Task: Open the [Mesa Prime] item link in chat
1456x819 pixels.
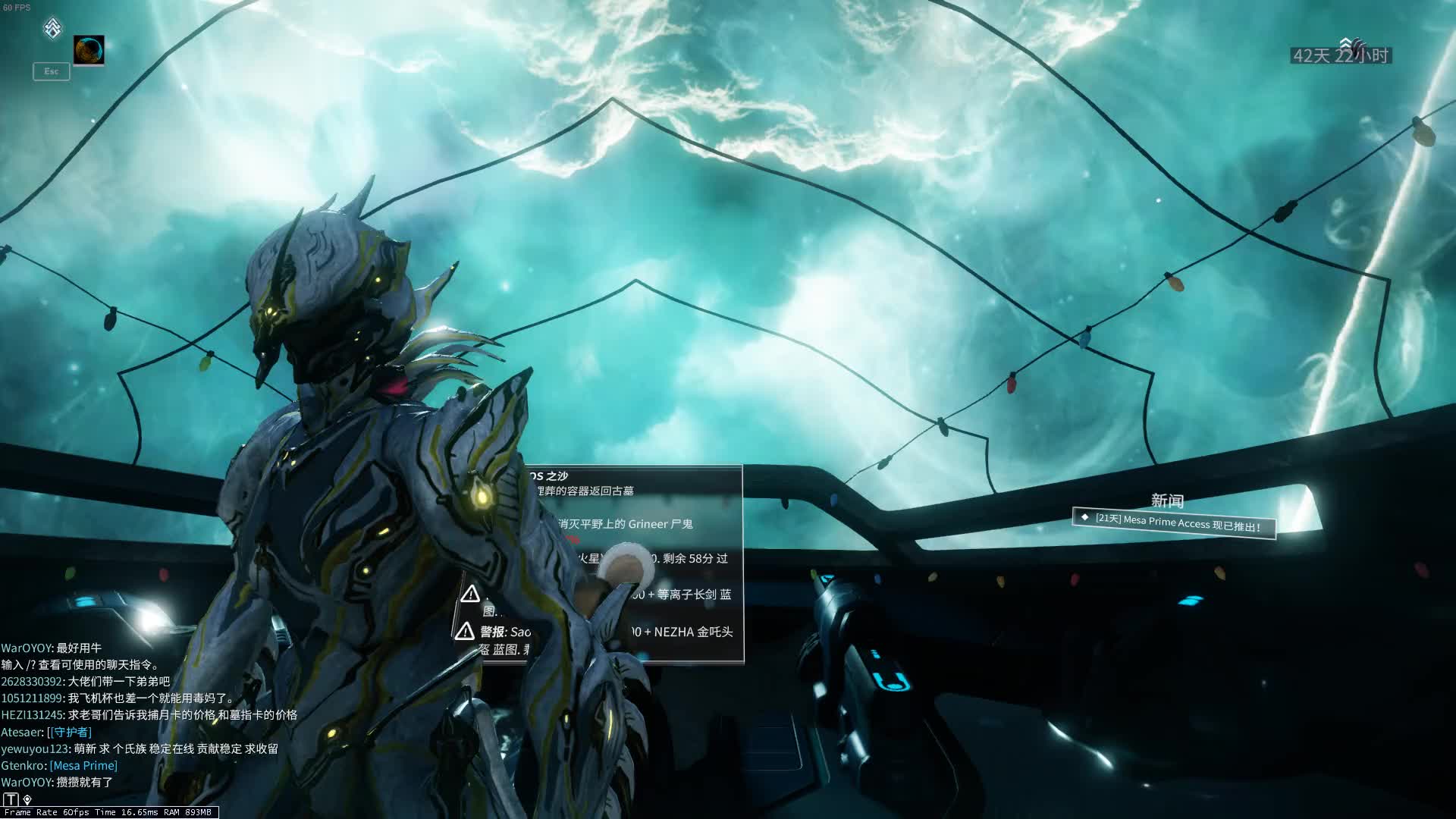Action: pos(83,765)
